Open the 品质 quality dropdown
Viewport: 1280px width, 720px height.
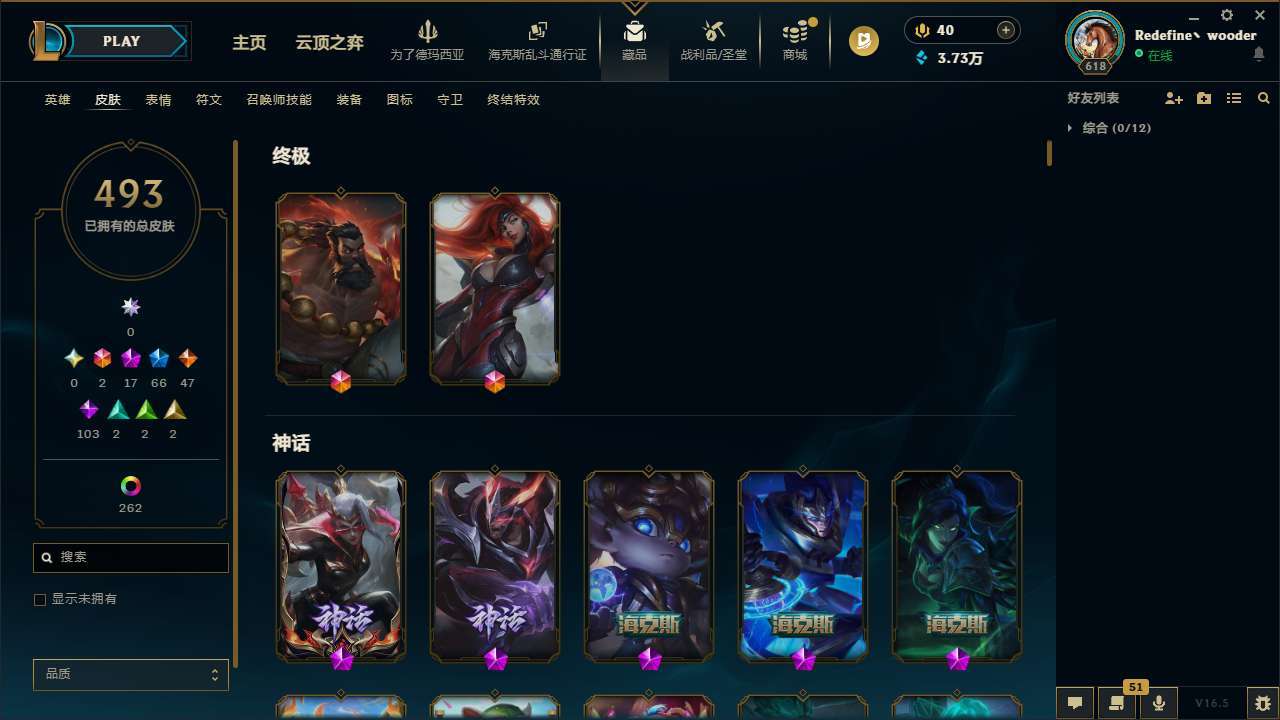pyautogui.click(x=130, y=674)
